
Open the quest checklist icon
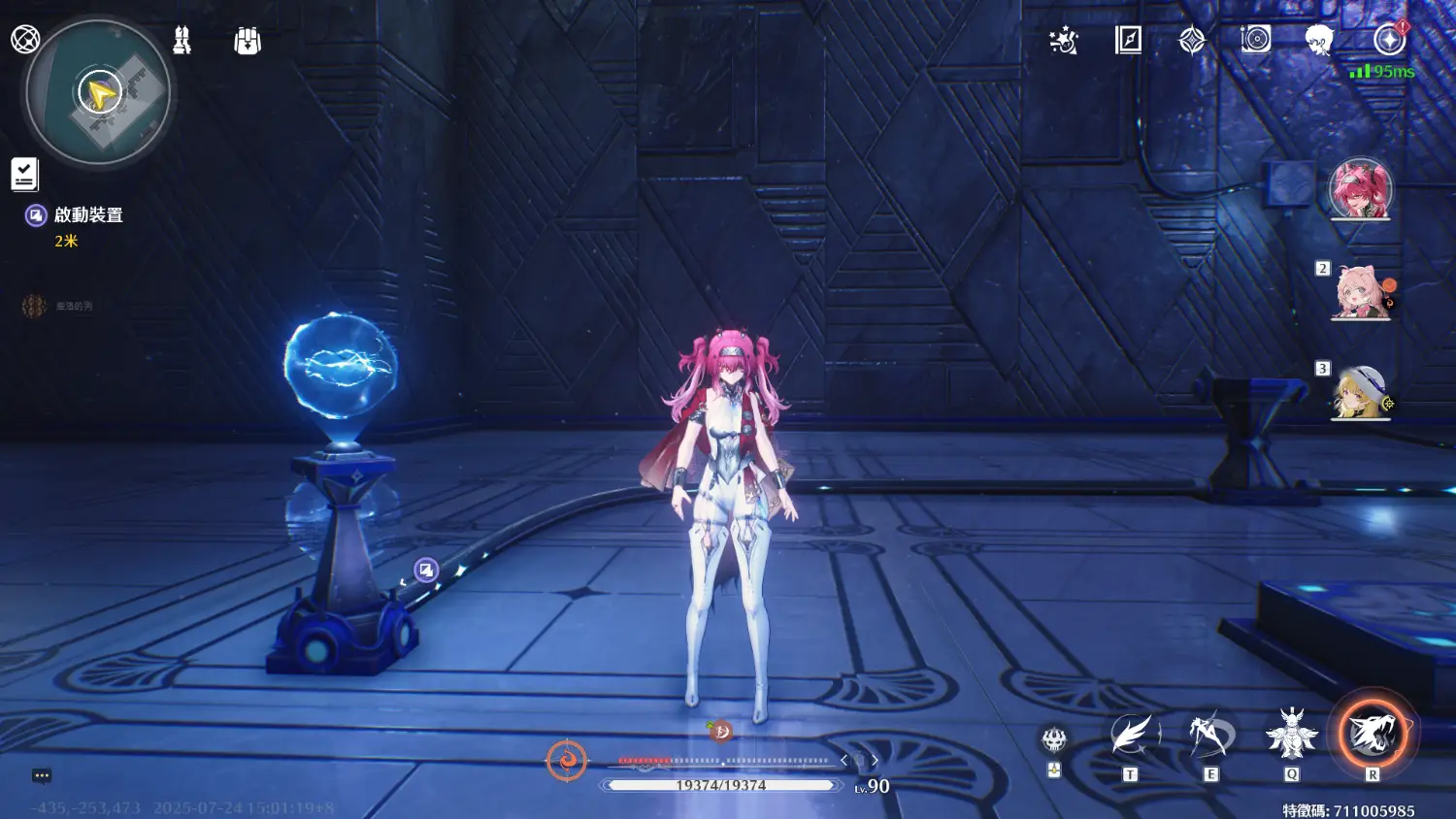pyautogui.click(x=24, y=175)
